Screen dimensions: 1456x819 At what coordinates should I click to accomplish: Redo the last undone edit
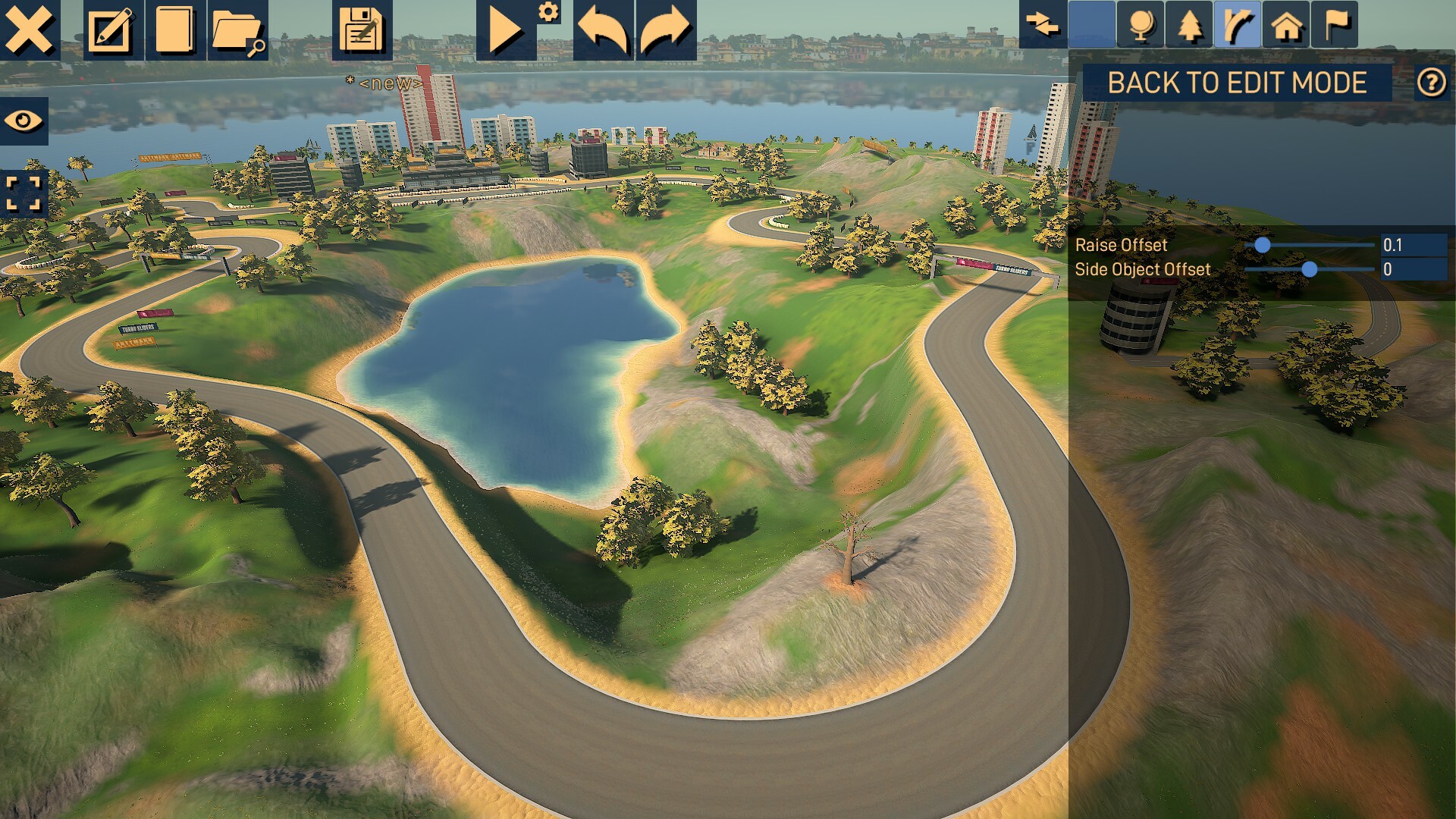pyautogui.click(x=665, y=30)
